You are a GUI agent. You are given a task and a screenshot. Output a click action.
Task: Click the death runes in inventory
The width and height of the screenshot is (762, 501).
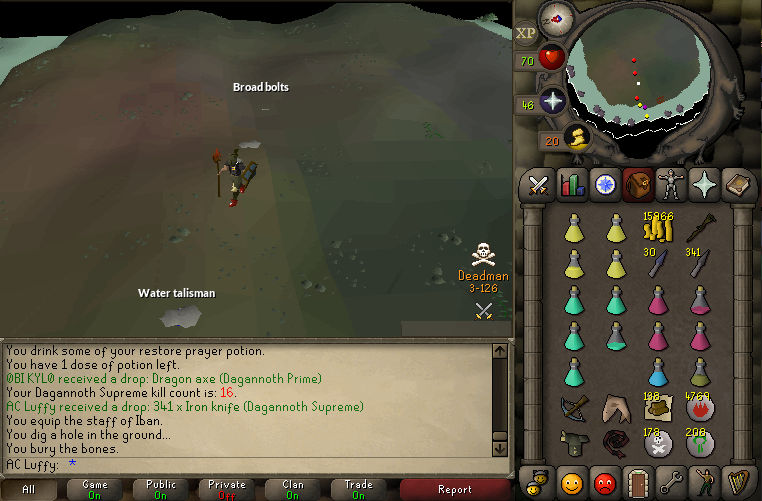tap(657, 444)
